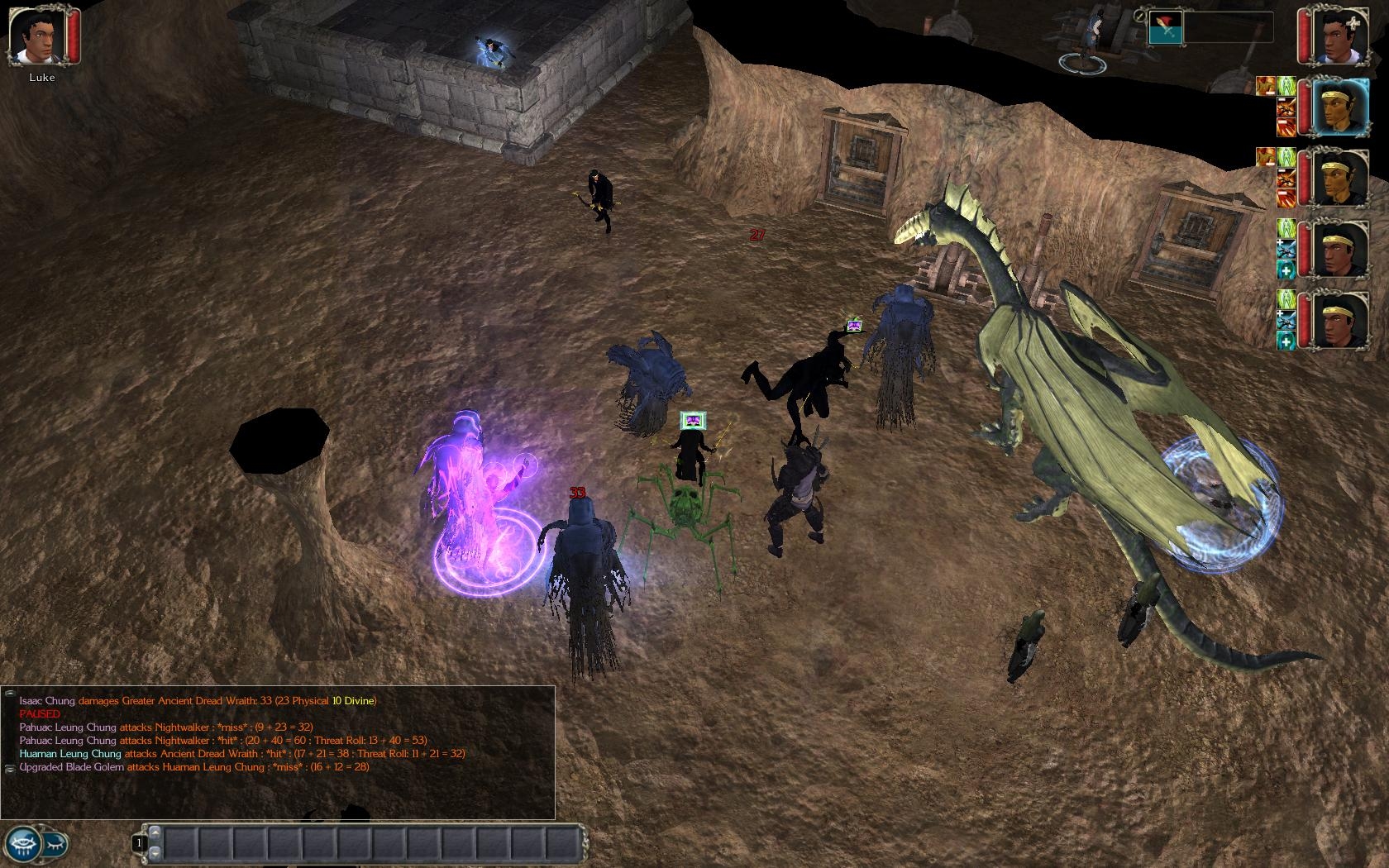Image resolution: width=1389 pixels, height=868 pixels.
Task: Click the red flag and sword mode icon
Action: (x=1166, y=27)
